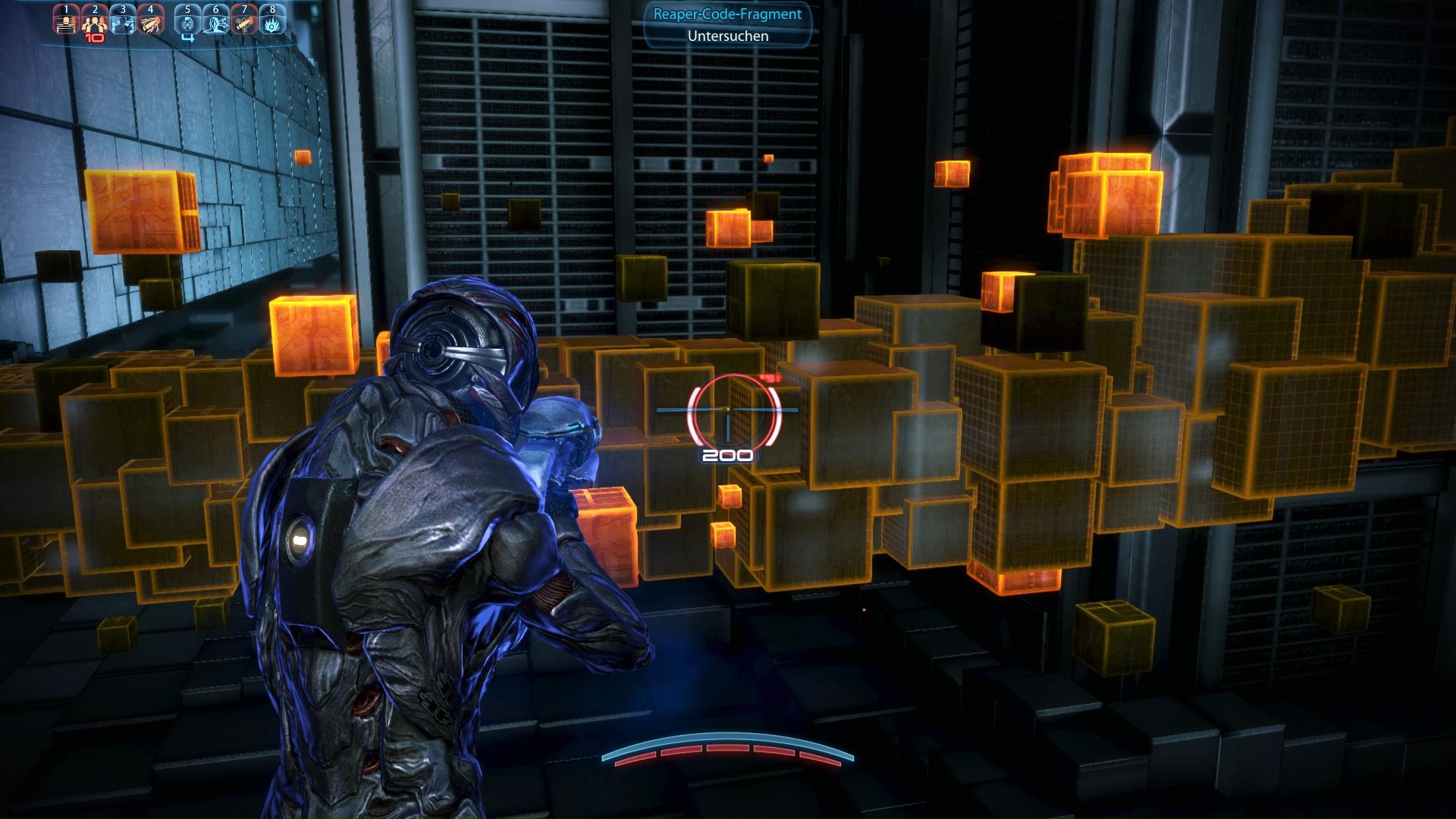Use the head-with-circuits power in slot 6
Image resolution: width=1456 pixels, height=819 pixels.
click(x=216, y=23)
